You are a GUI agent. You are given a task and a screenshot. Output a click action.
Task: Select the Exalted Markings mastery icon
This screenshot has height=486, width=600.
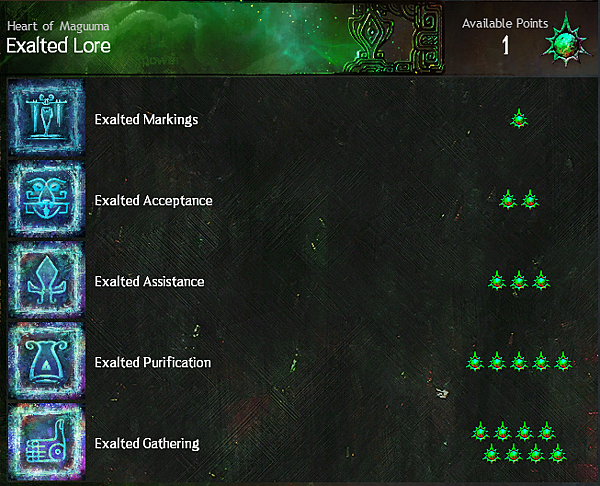pos(46,119)
